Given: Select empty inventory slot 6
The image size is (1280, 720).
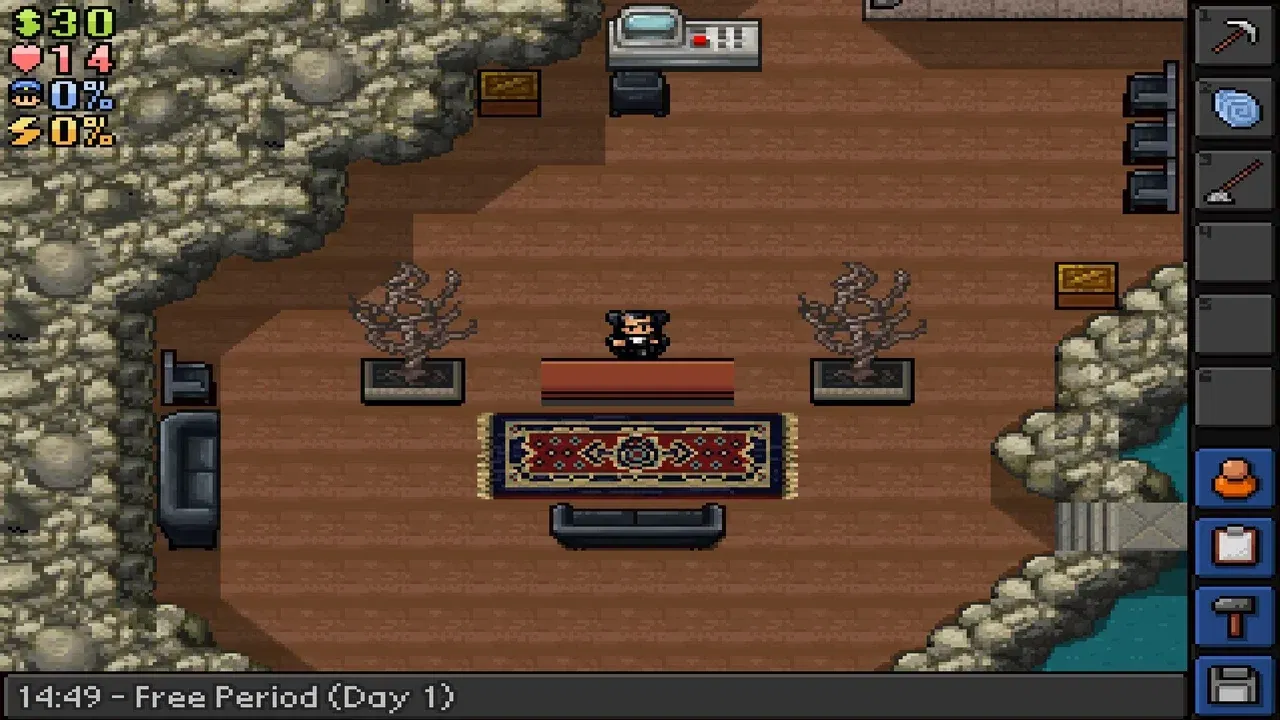Looking at the screenshot, I should (x=1233, y=398).
